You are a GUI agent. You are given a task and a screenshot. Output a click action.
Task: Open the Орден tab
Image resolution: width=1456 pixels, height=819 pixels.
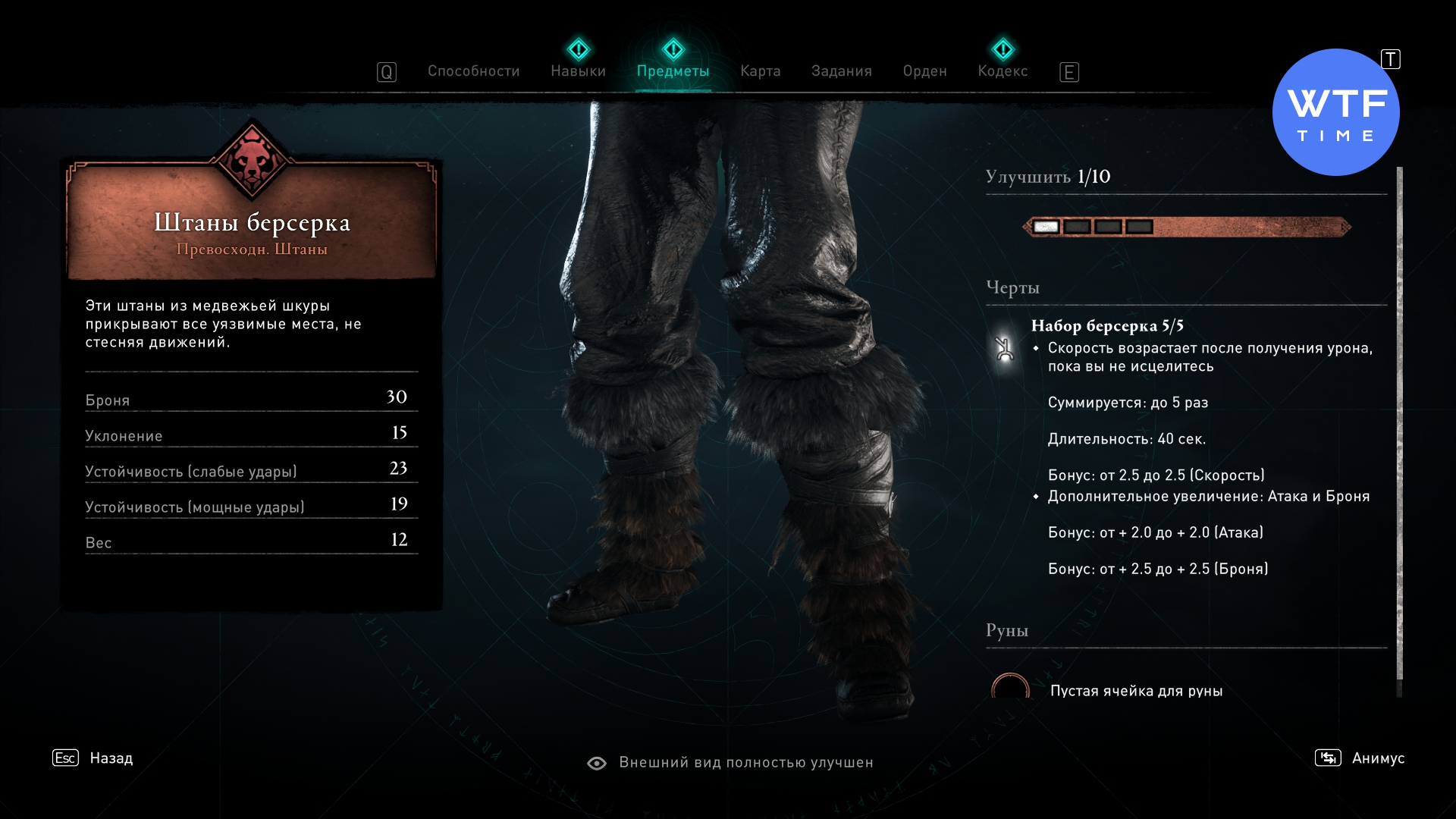click(x=924, y=71)
